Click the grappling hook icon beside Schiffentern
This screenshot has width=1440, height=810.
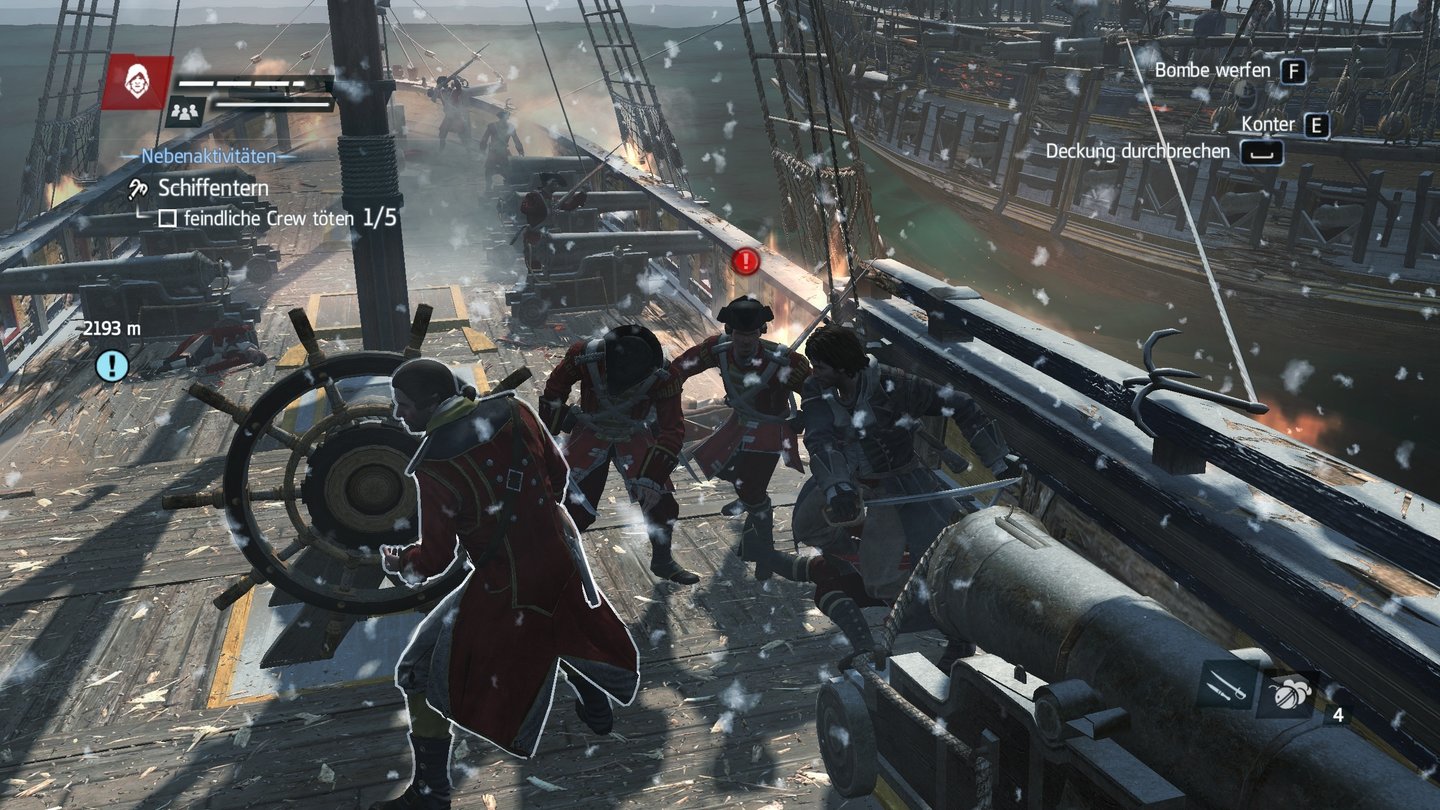(139, 187)
